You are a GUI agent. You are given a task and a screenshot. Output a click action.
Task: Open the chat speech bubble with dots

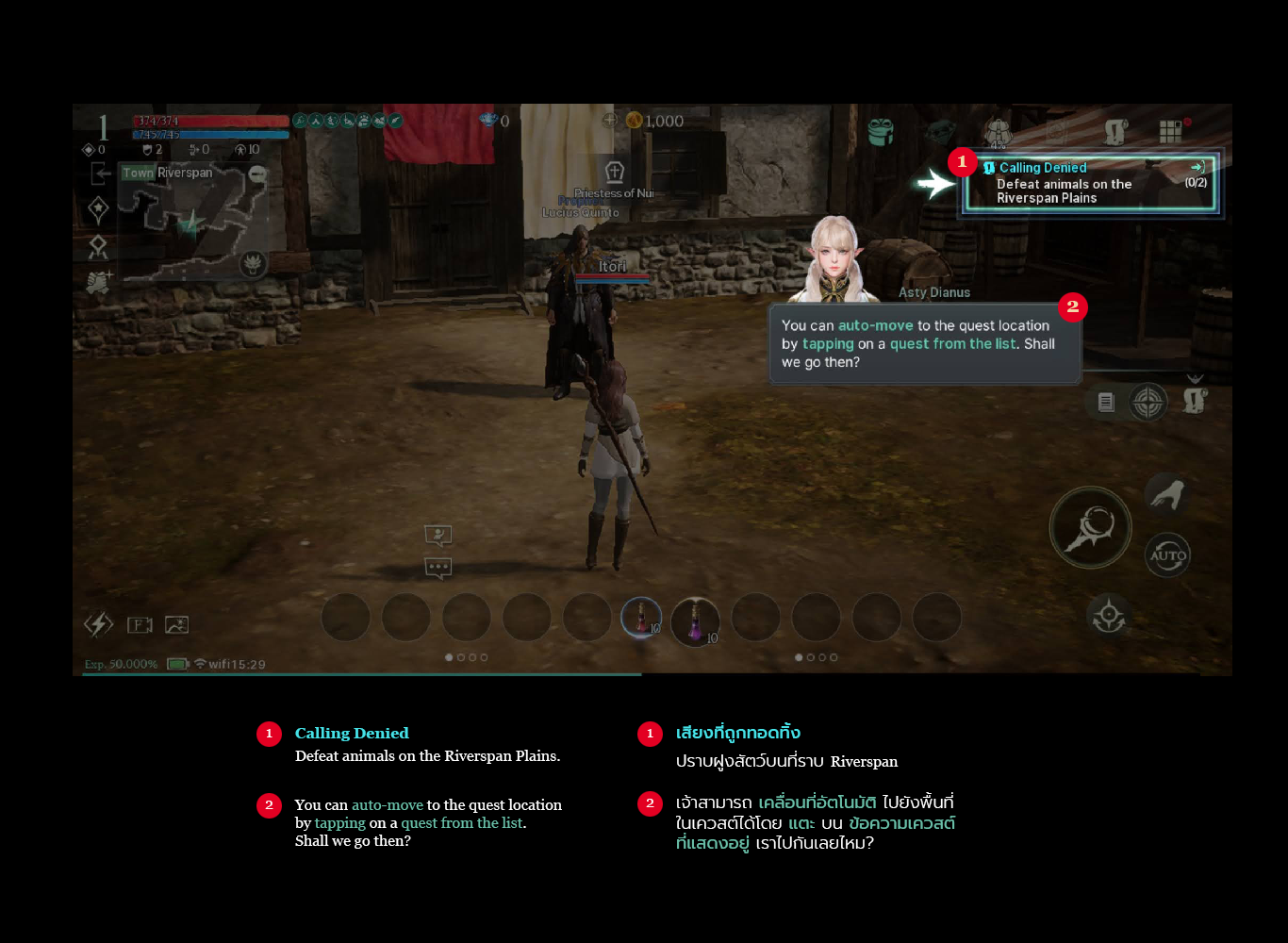(438, 568)
